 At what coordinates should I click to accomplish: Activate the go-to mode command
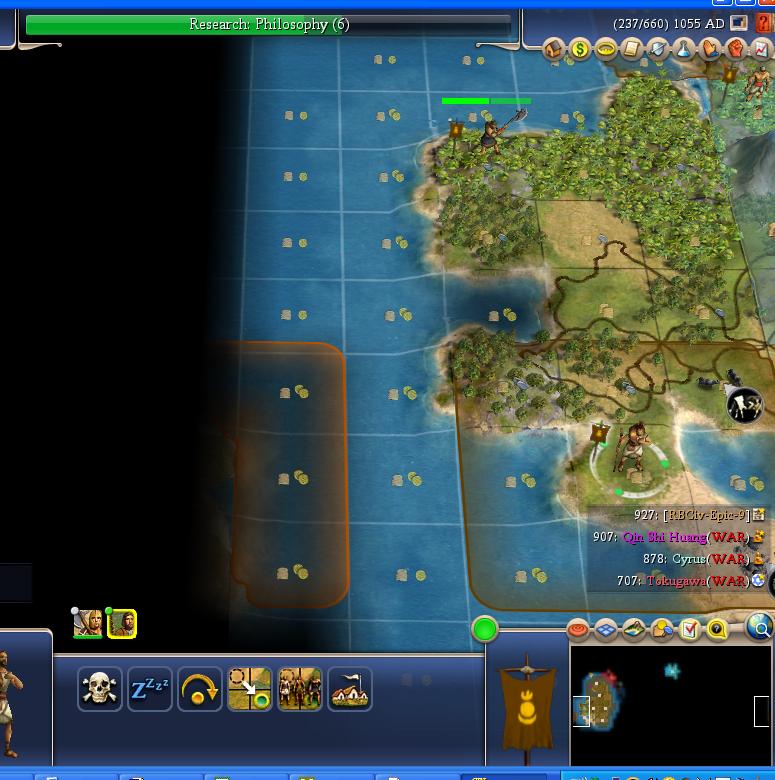click(x=250, y=689)
